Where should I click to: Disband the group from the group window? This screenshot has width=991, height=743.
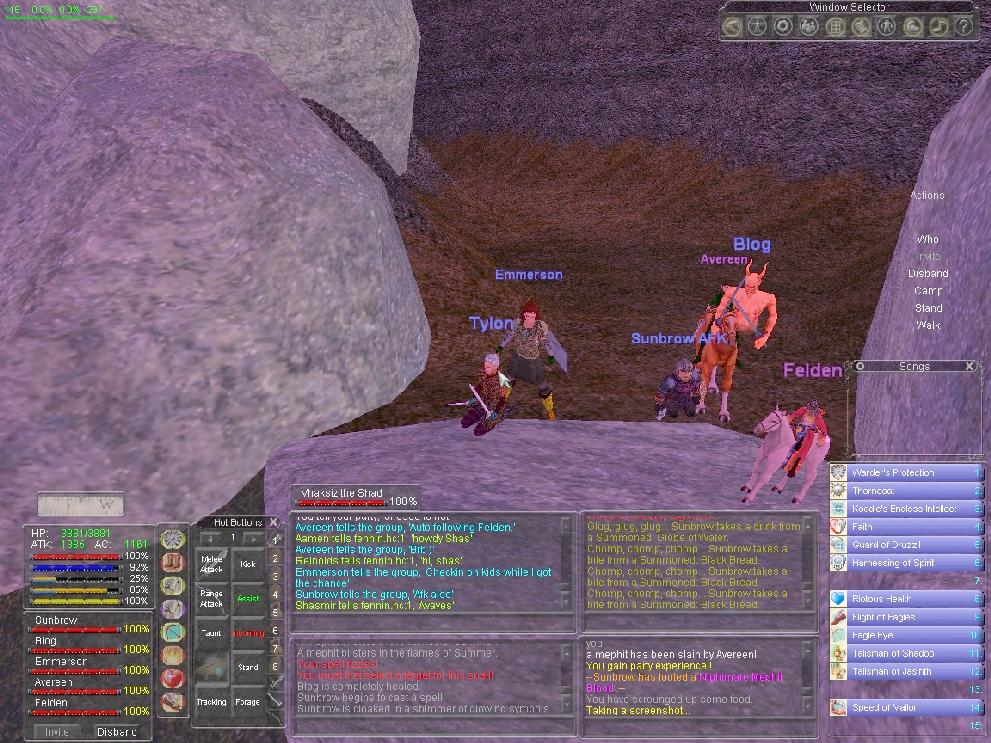click(x=116, y=731)
